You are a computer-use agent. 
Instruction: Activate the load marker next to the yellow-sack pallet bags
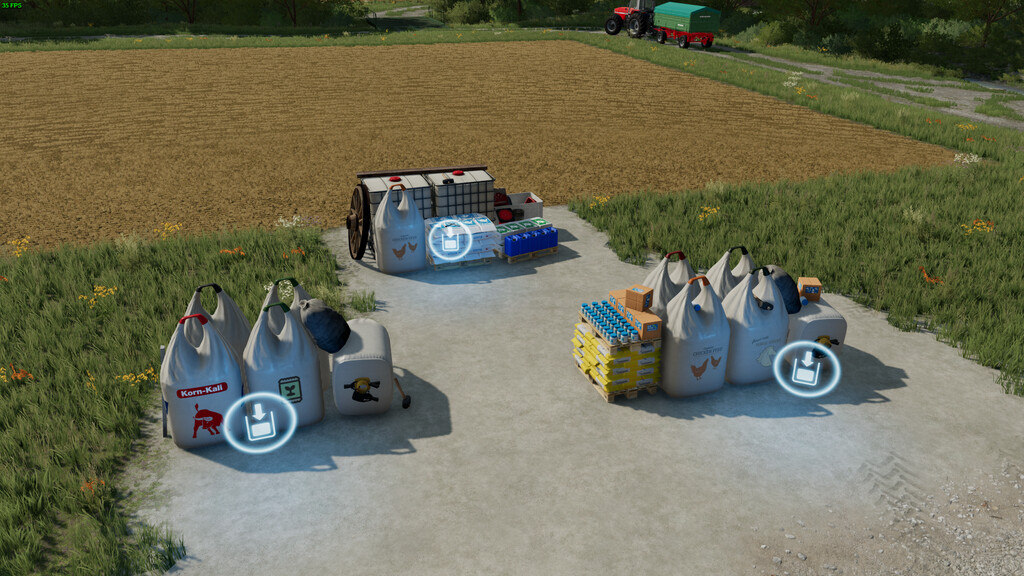tap(806, 368)
